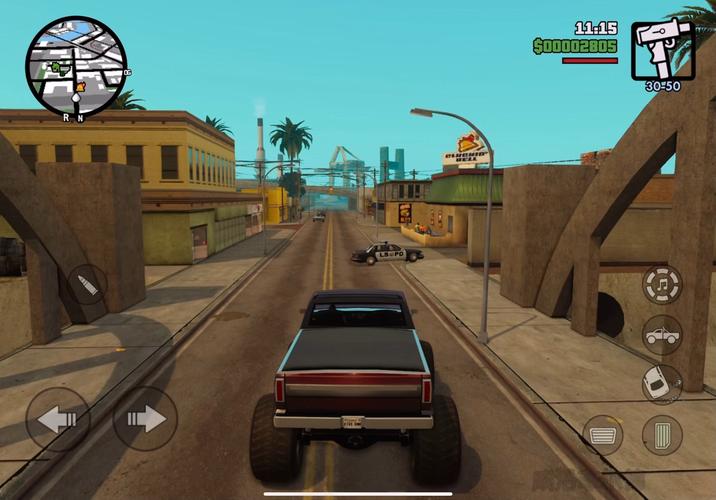The height and width of the screenshot is (500, 716).
Task: Fire using the bullet drive-by button
Action: click(87, 285)
